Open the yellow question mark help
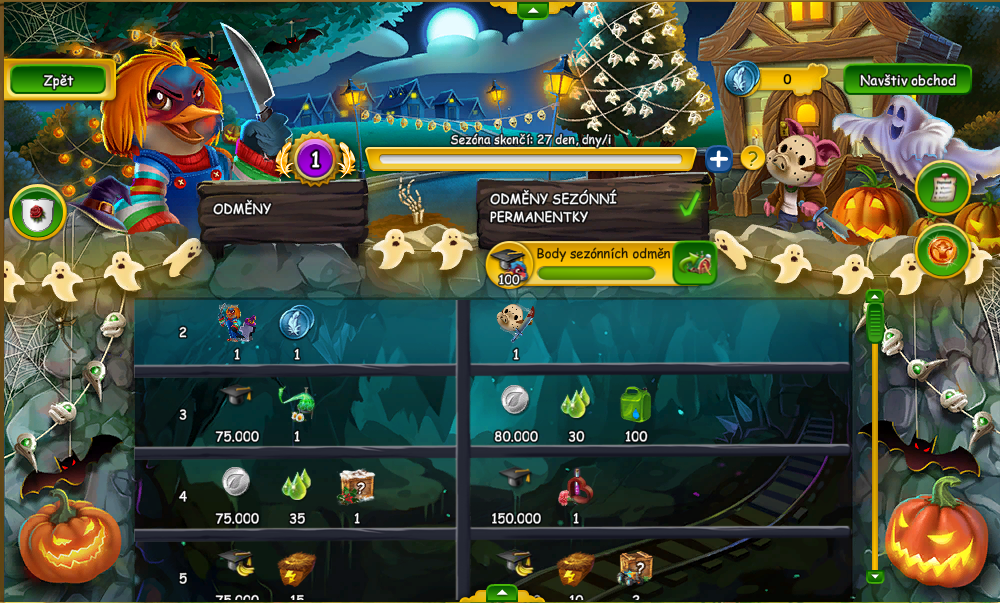The width and height of the screenshot is (1000, 603). [x=752, y=158]
